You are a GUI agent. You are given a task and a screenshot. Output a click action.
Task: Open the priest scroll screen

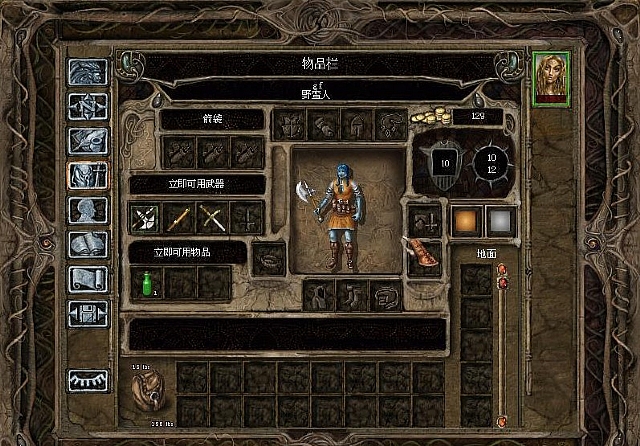click(87, 280)
